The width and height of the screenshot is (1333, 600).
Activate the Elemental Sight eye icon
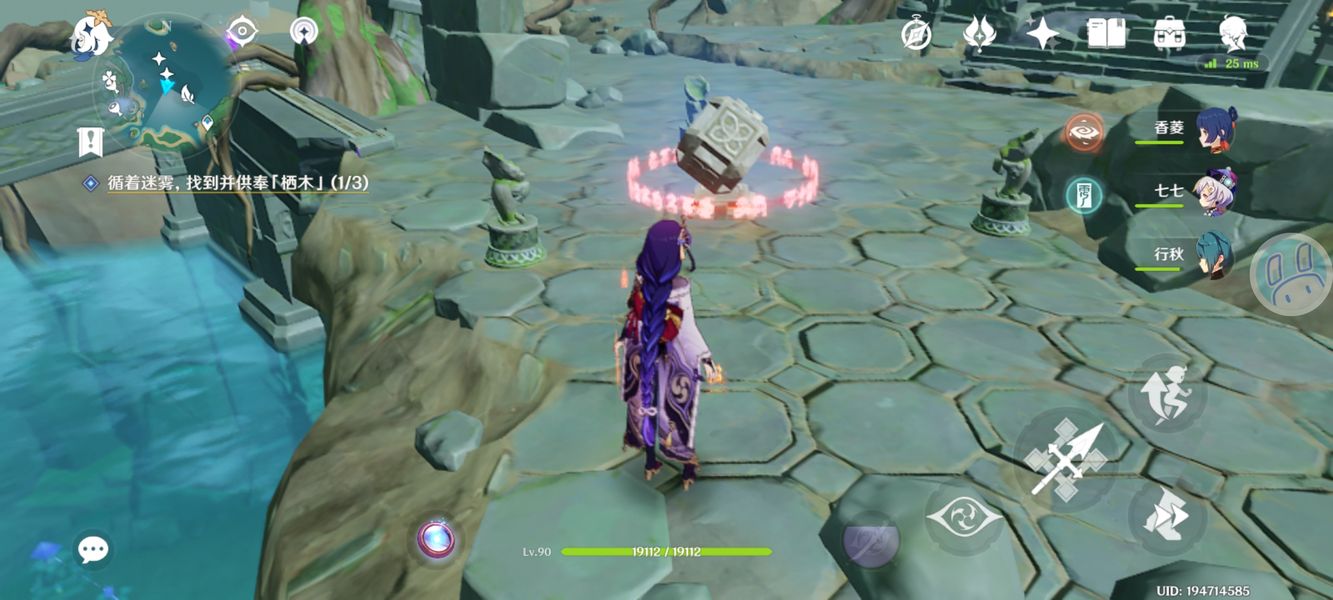pos(241,31)
